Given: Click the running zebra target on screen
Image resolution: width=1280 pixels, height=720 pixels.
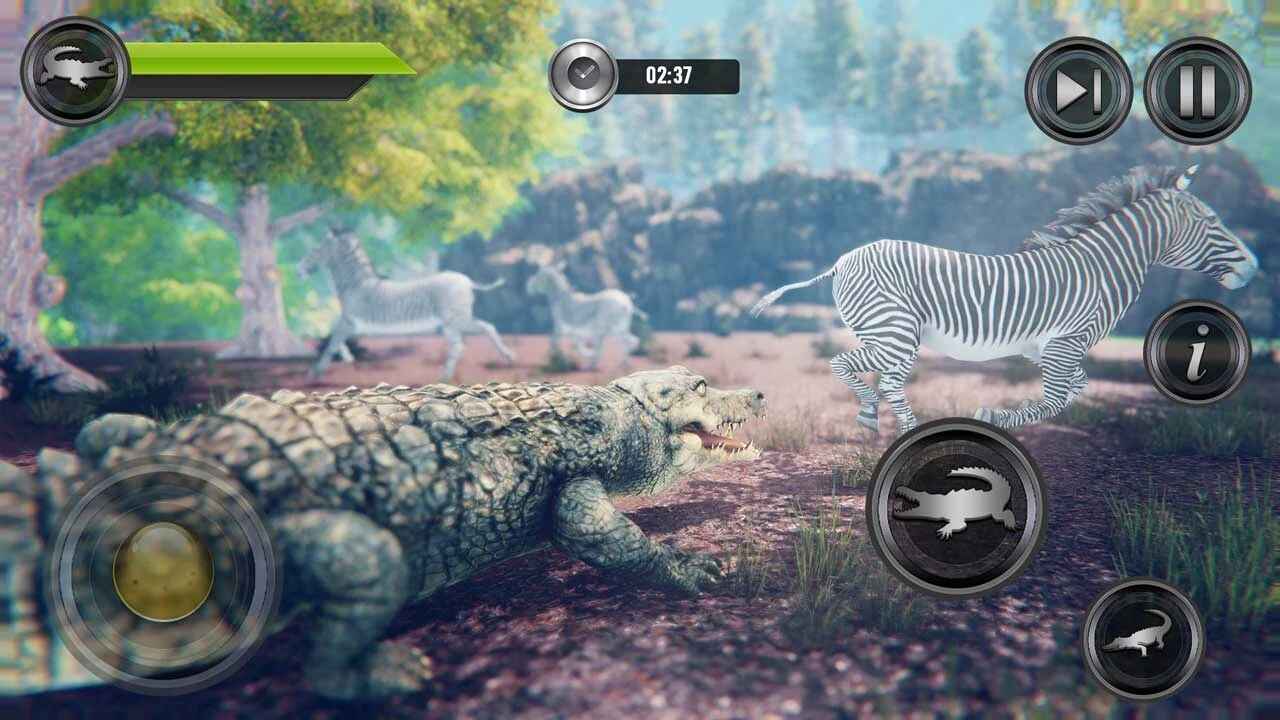Looking at the screenshot, I should (x=1000, y=290).
